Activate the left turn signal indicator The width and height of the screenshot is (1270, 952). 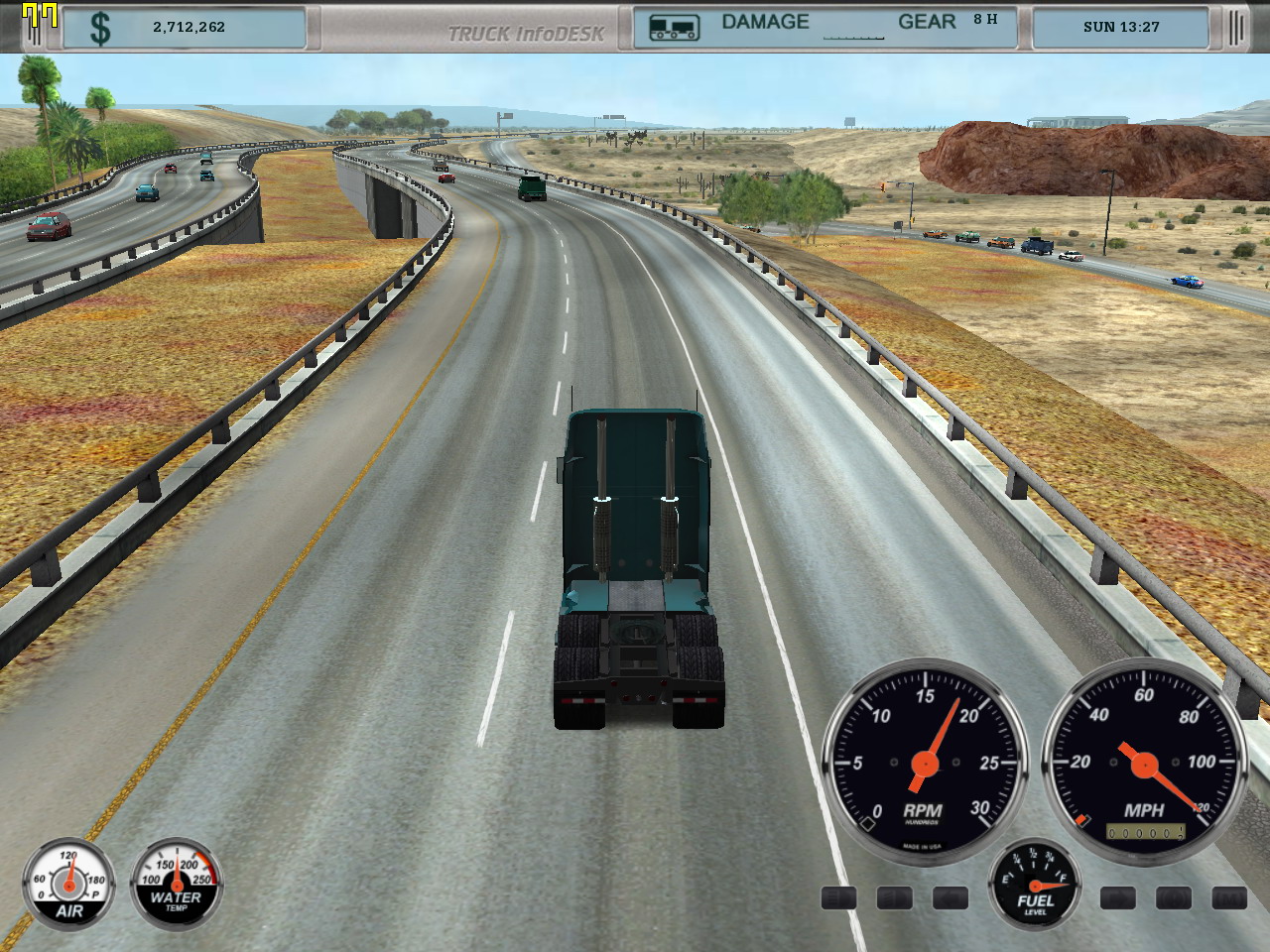[950, 898]
